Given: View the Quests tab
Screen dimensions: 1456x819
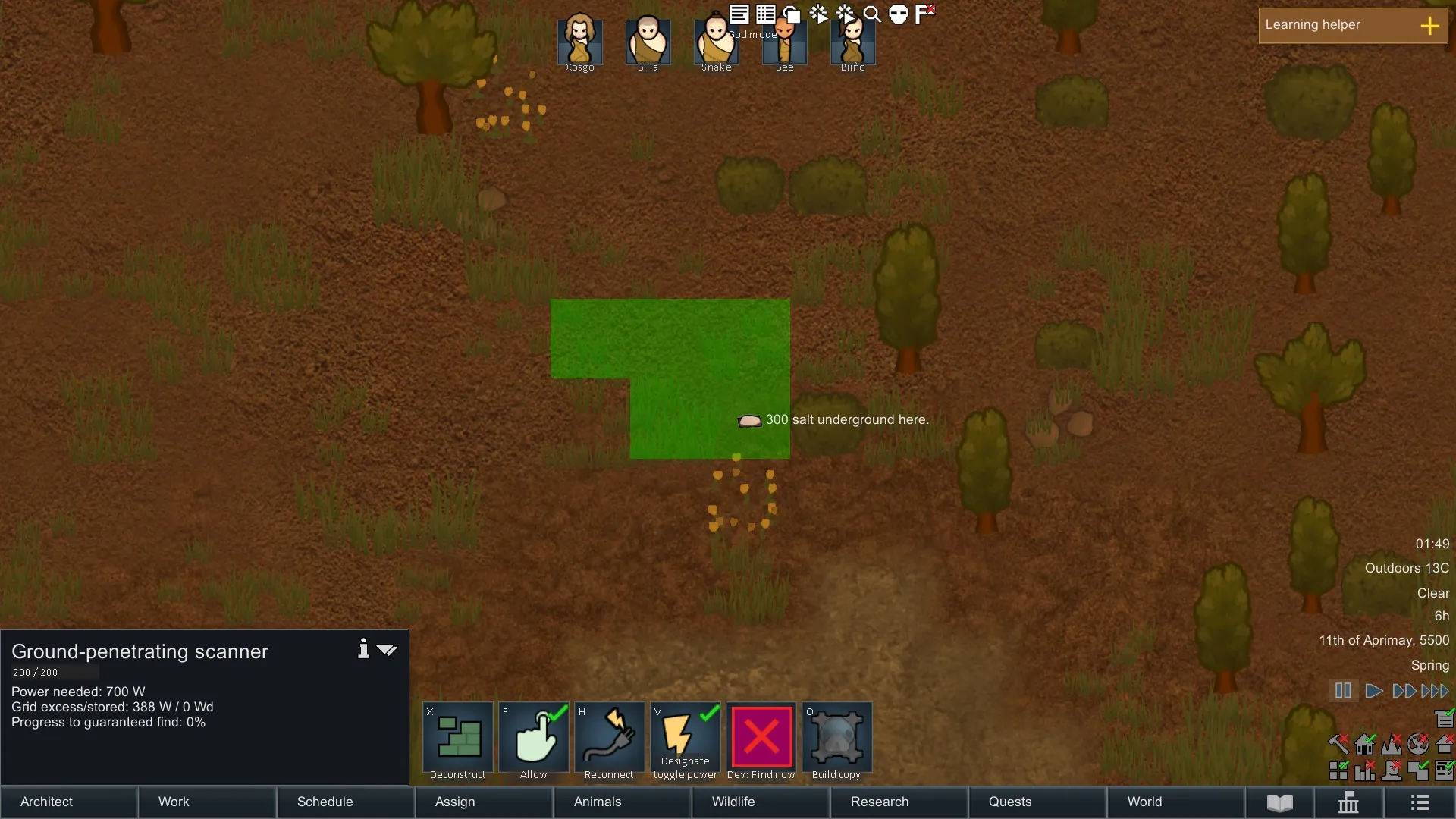Looking at the screenshot, I should click(x=1037, y=802).
